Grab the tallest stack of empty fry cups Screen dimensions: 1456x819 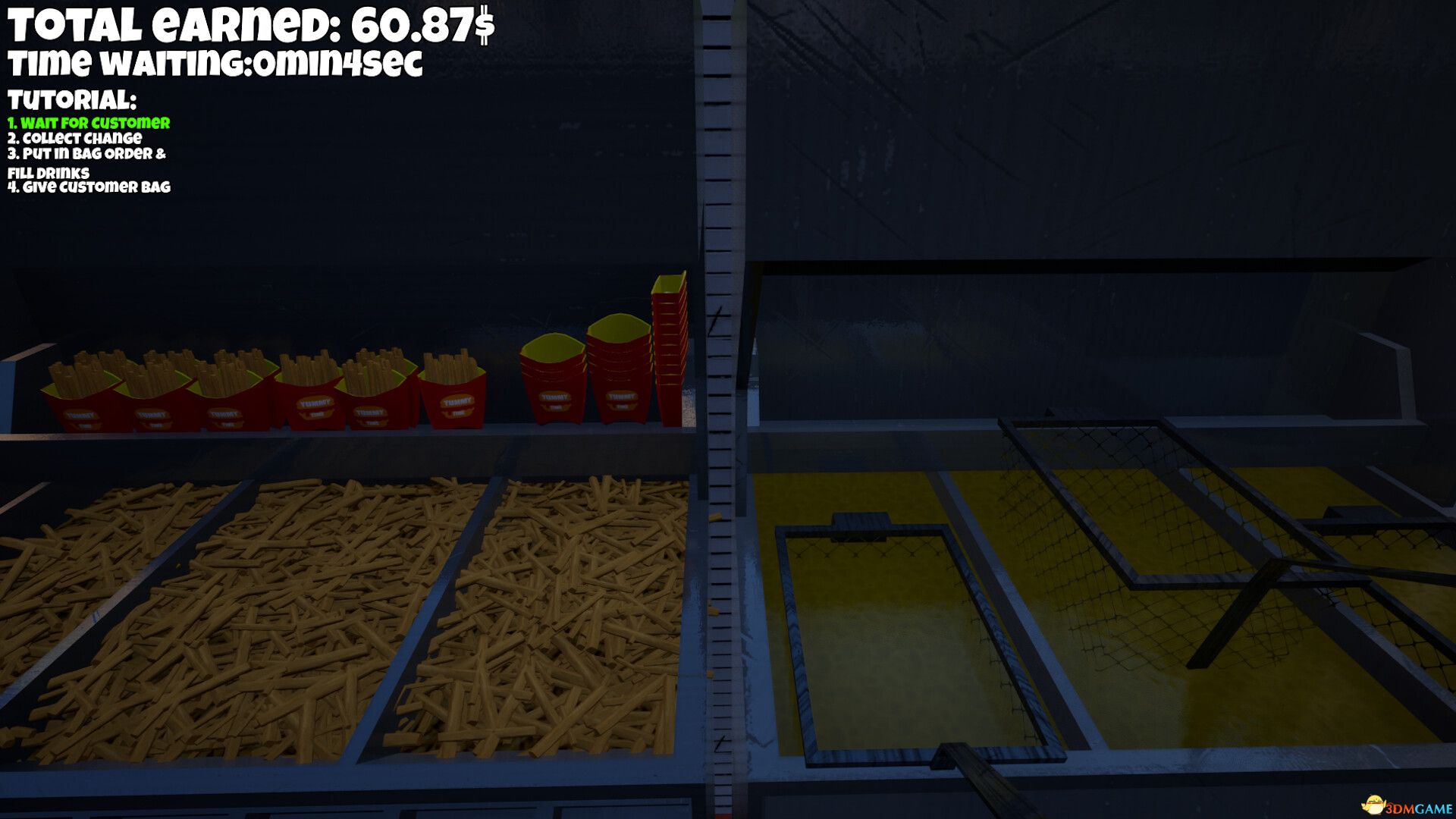click(x=670, y=341)
